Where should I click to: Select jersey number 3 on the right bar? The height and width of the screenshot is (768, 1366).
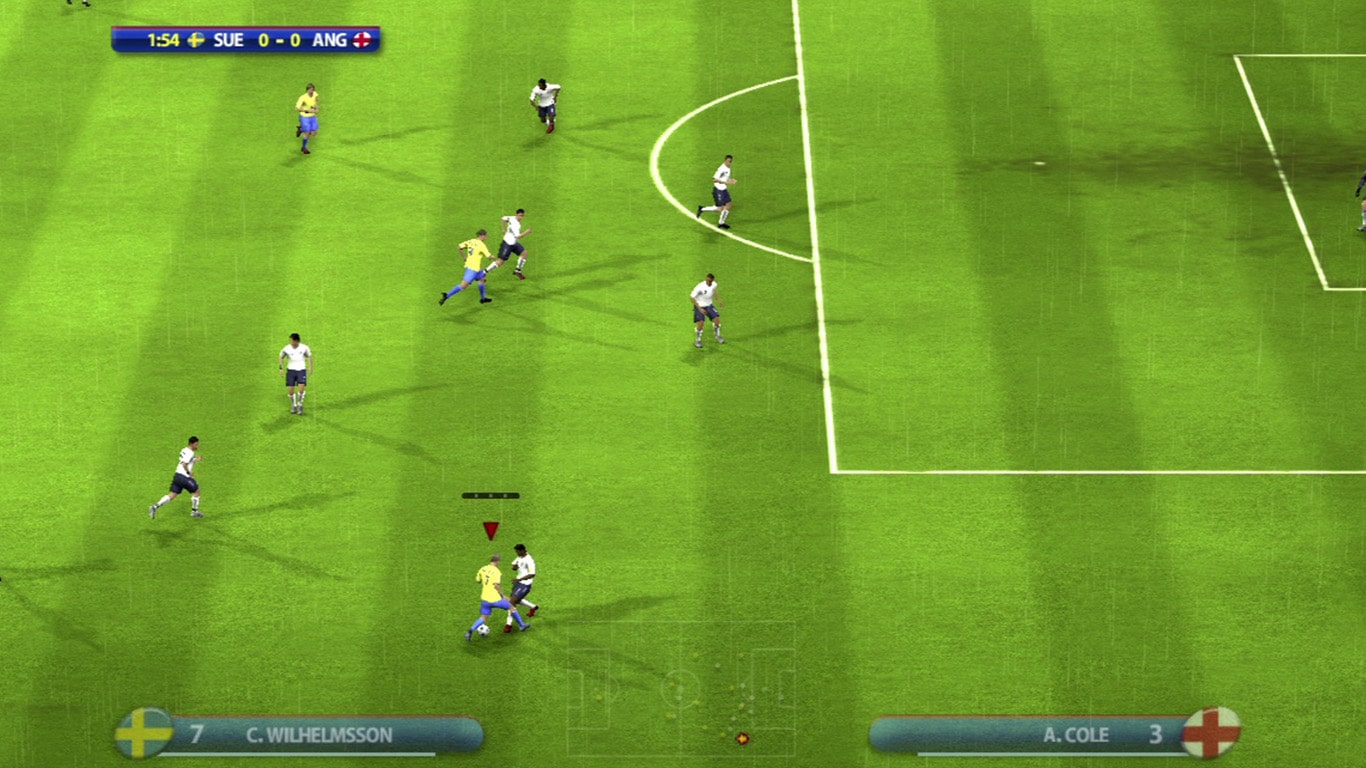tap(1158, 734)
